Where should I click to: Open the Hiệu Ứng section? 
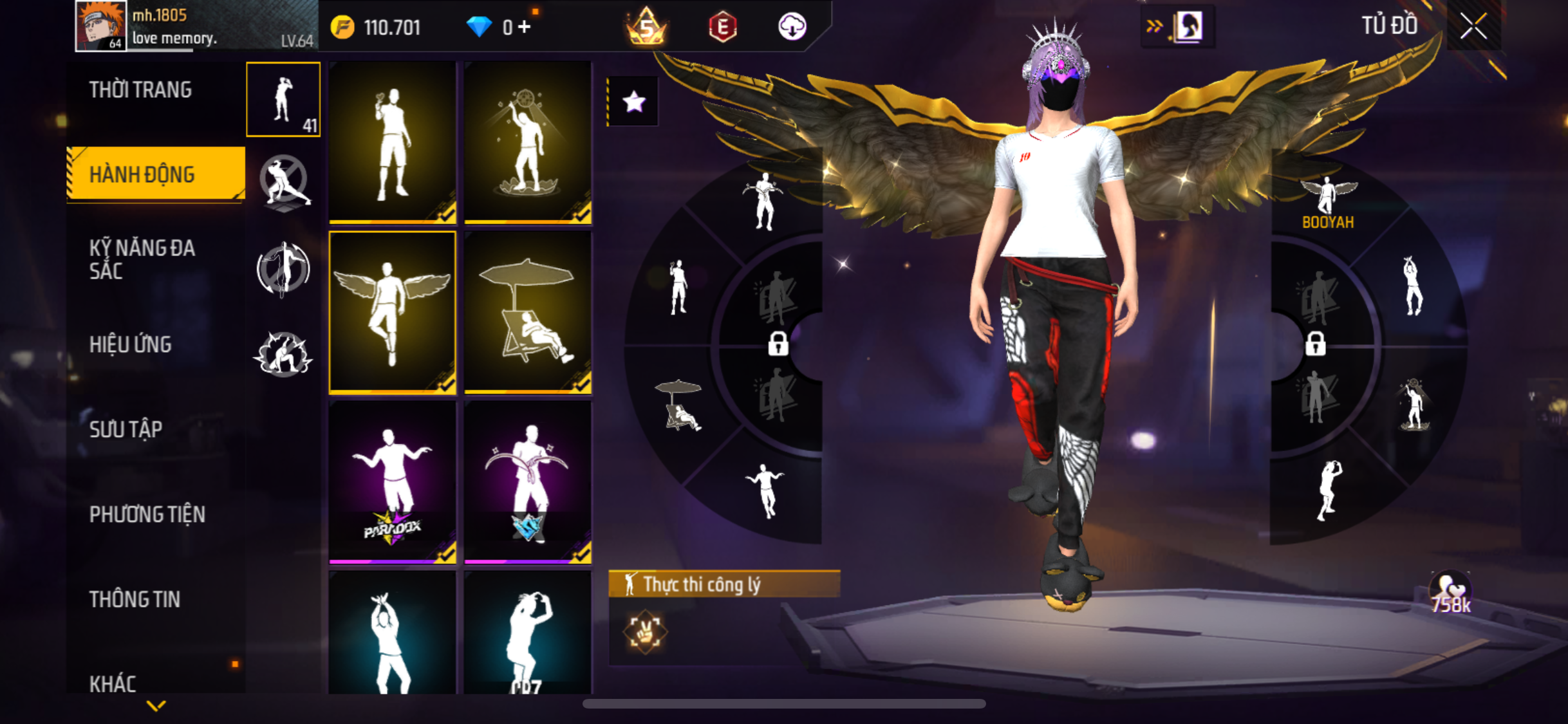[x=131, y=345]
